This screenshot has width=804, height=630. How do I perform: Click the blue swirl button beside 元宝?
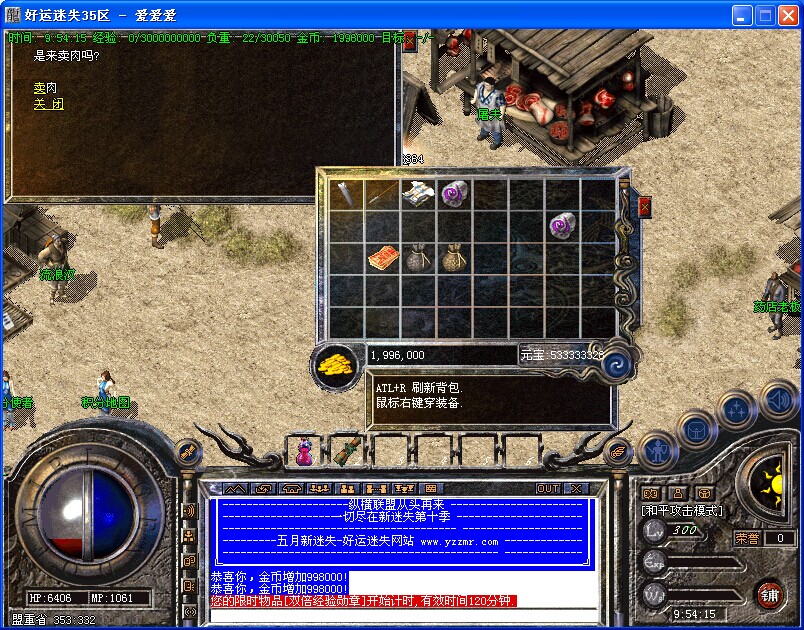click(618, 359)
